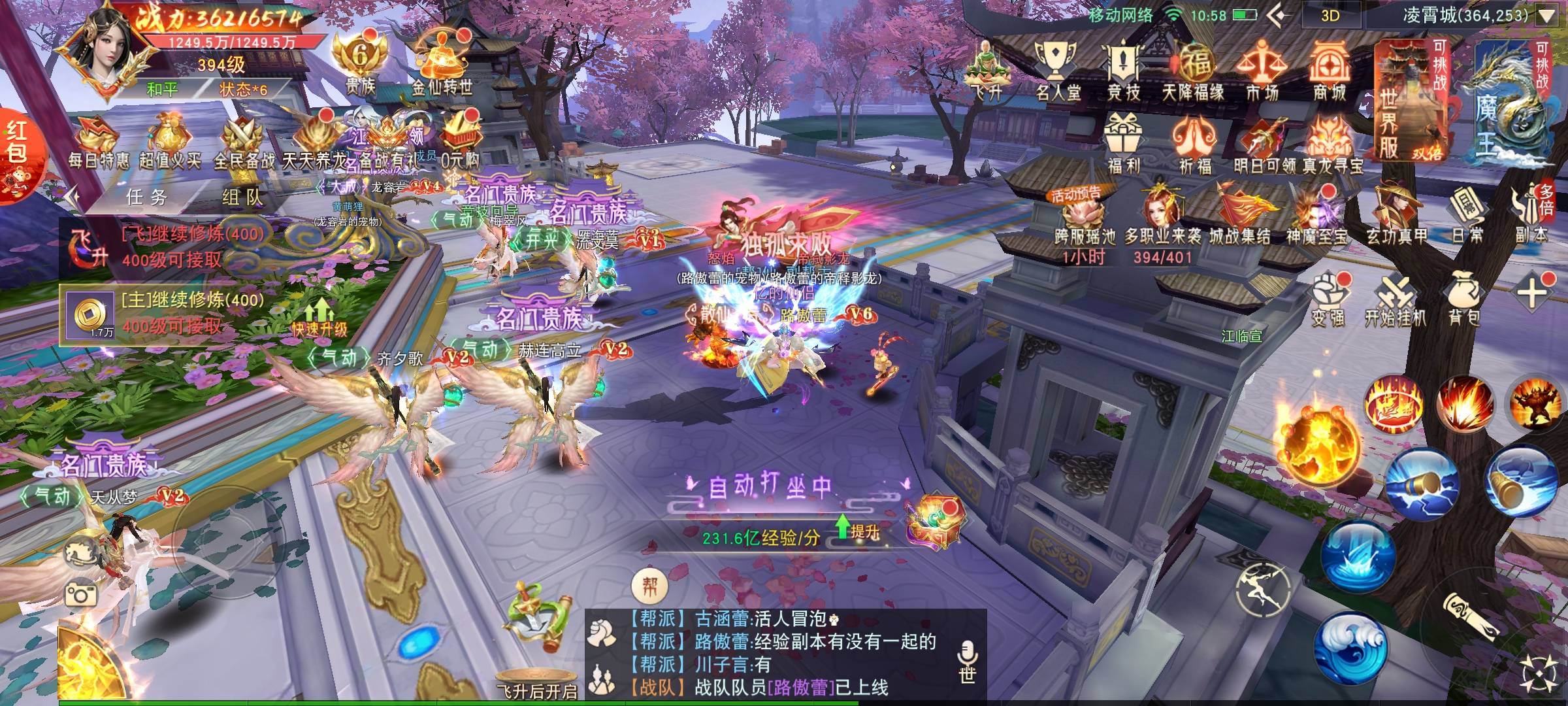Screen dimensions: 1568x706
Task: Open the 名人堂 hall of fame
Action: (x=1057, y=71)
